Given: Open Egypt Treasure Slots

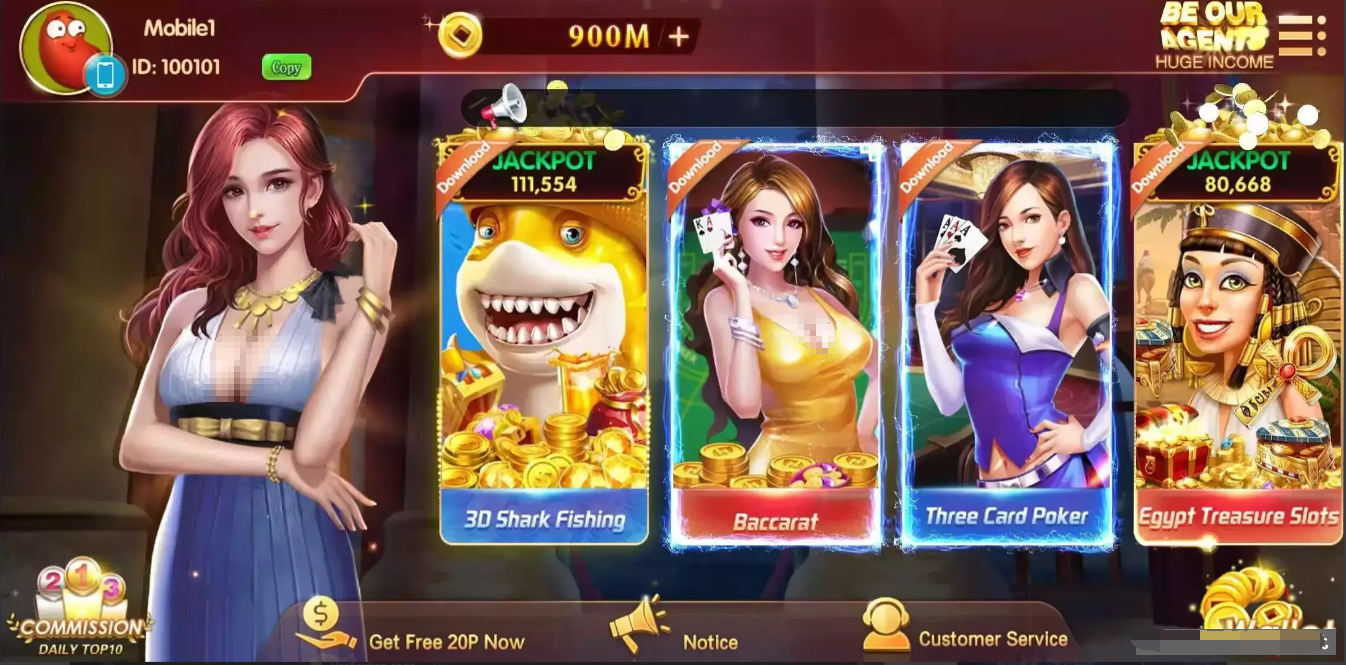Looking at the screenshot, I should pyautogui.click(x=1238, y=340).
